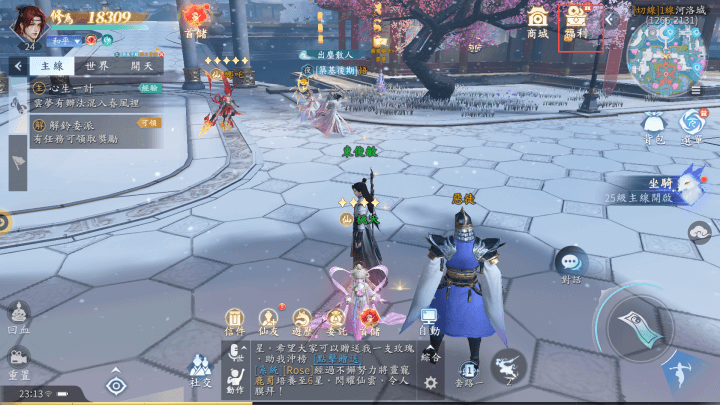Open the 信件 mailbox
The image size is (720, 405).
pos(235,321)
